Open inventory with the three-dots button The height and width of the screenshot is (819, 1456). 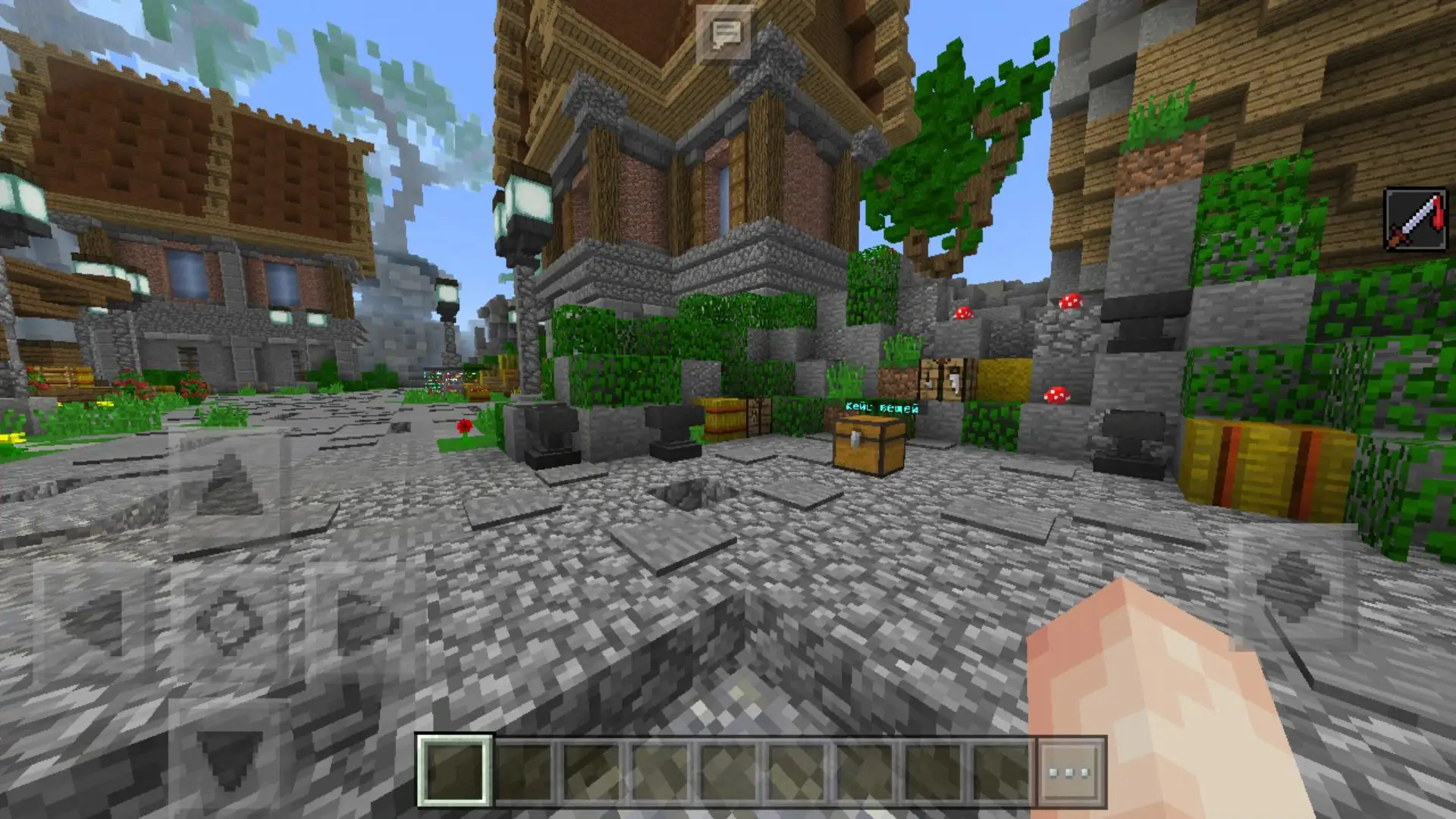(1070, 772)
